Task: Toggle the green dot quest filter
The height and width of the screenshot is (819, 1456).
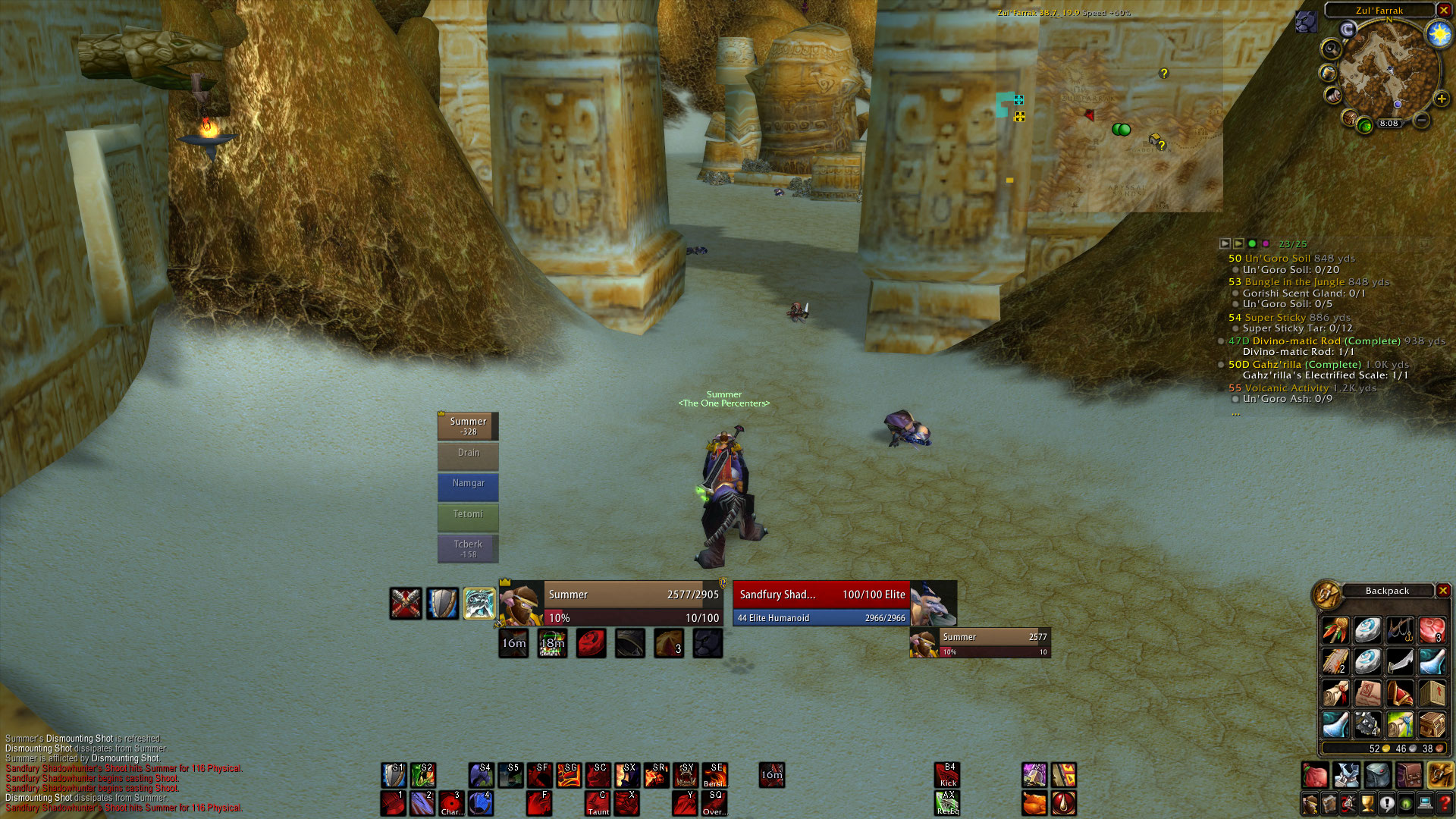Action: coord(1252,243)
